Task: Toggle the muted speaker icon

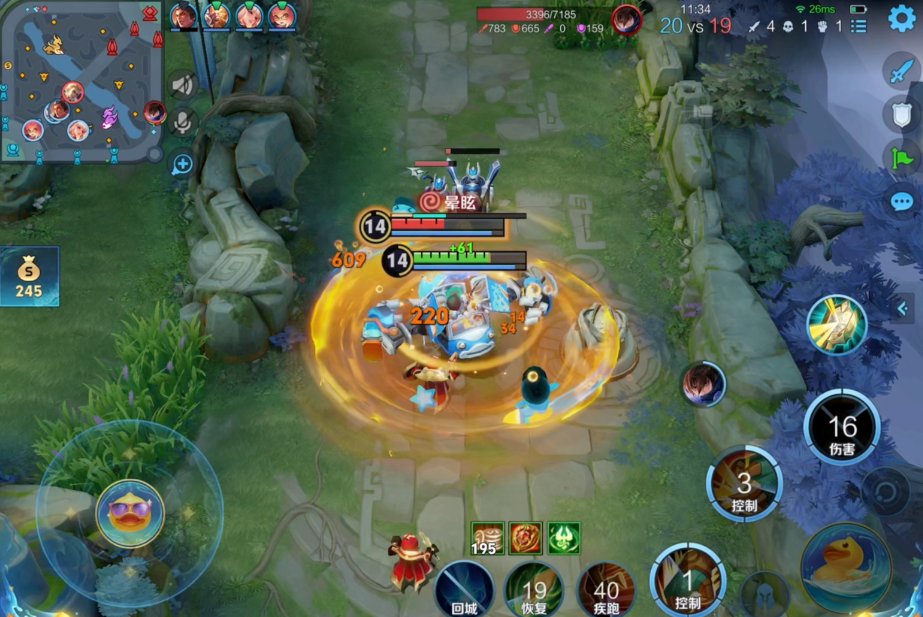Action: click(182, 84)
